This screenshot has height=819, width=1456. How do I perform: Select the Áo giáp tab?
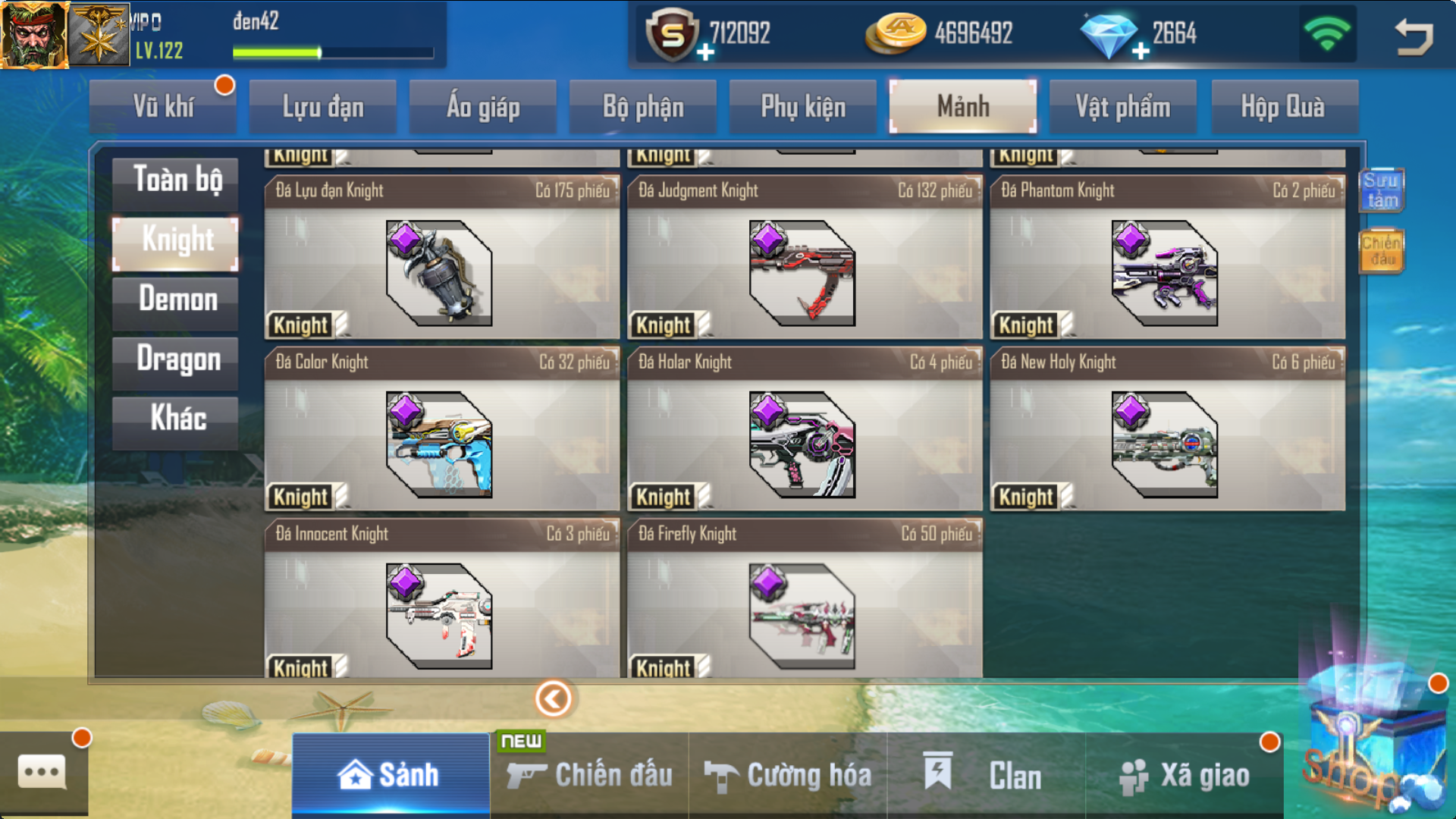483,107
